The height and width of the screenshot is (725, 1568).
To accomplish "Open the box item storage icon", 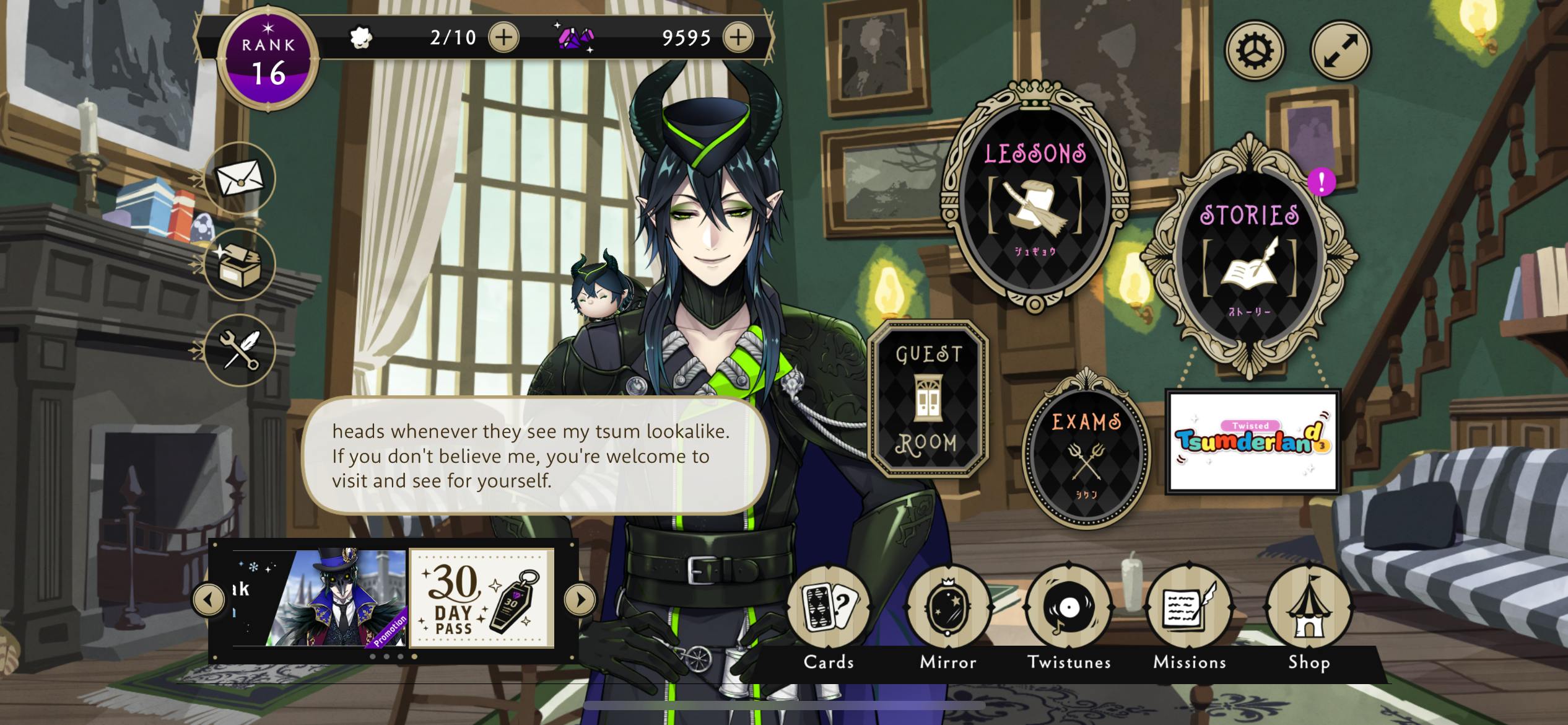I will (240, 265).
